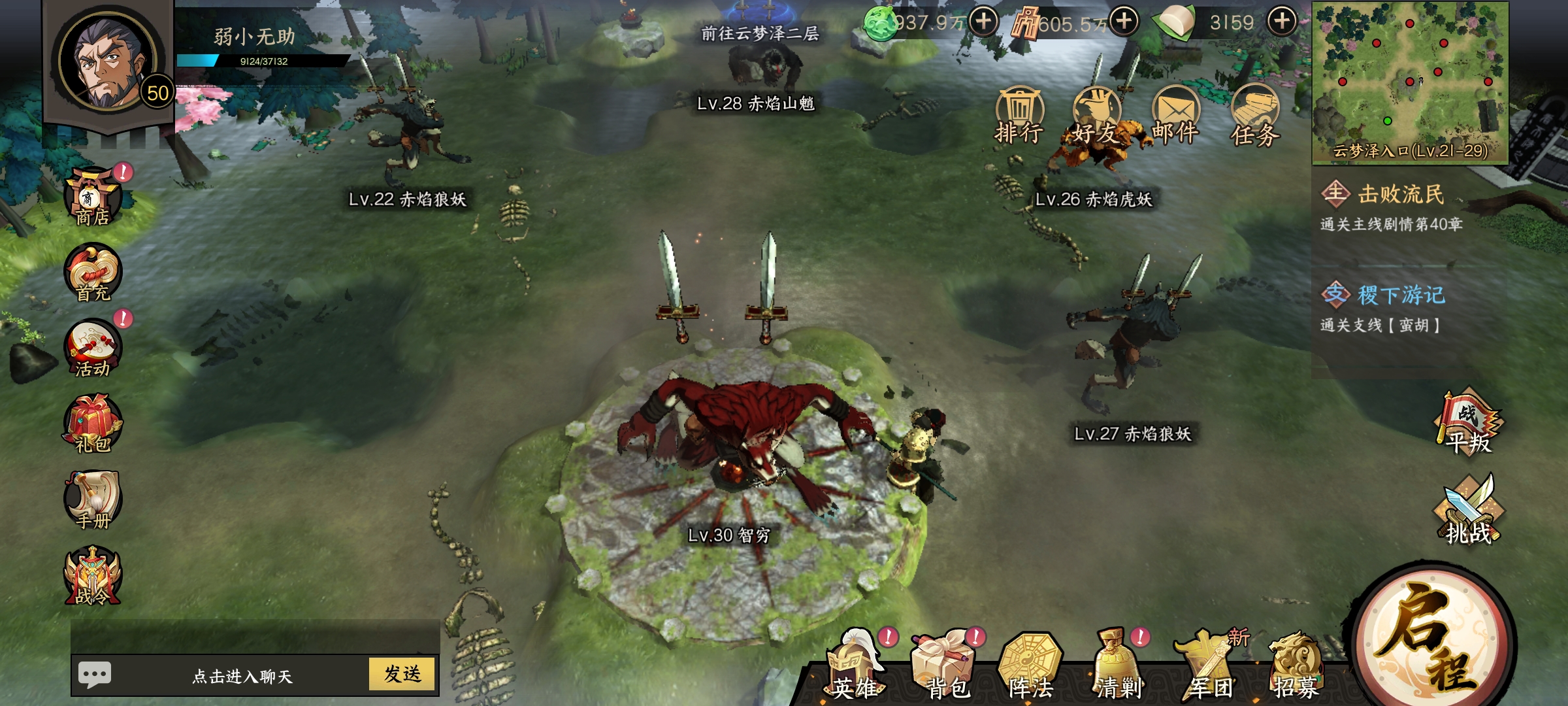This screenshot has height=706, width=1568.
Task: Click the 发送 send button
Action: [402, 674]
